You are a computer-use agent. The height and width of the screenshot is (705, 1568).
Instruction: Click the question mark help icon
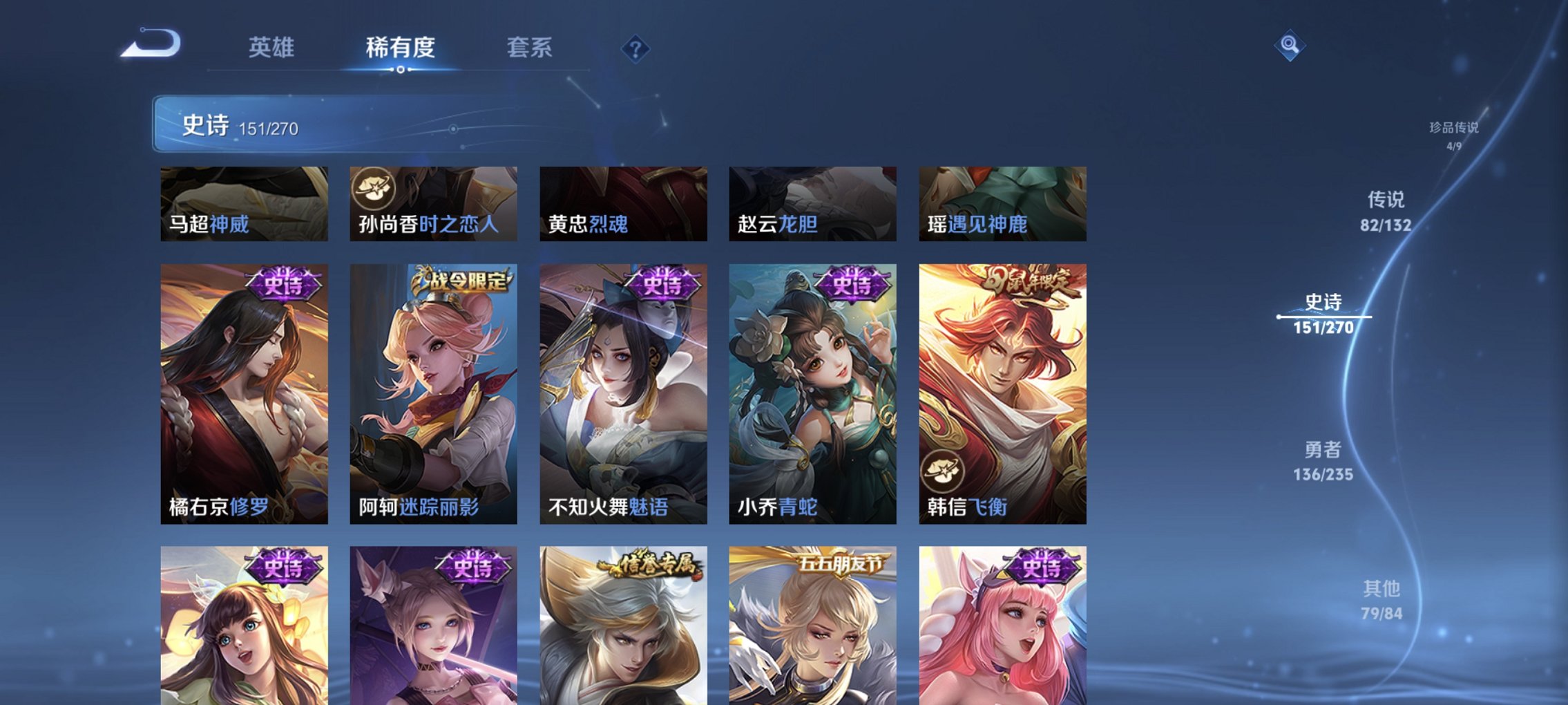(x=636, y=48)
